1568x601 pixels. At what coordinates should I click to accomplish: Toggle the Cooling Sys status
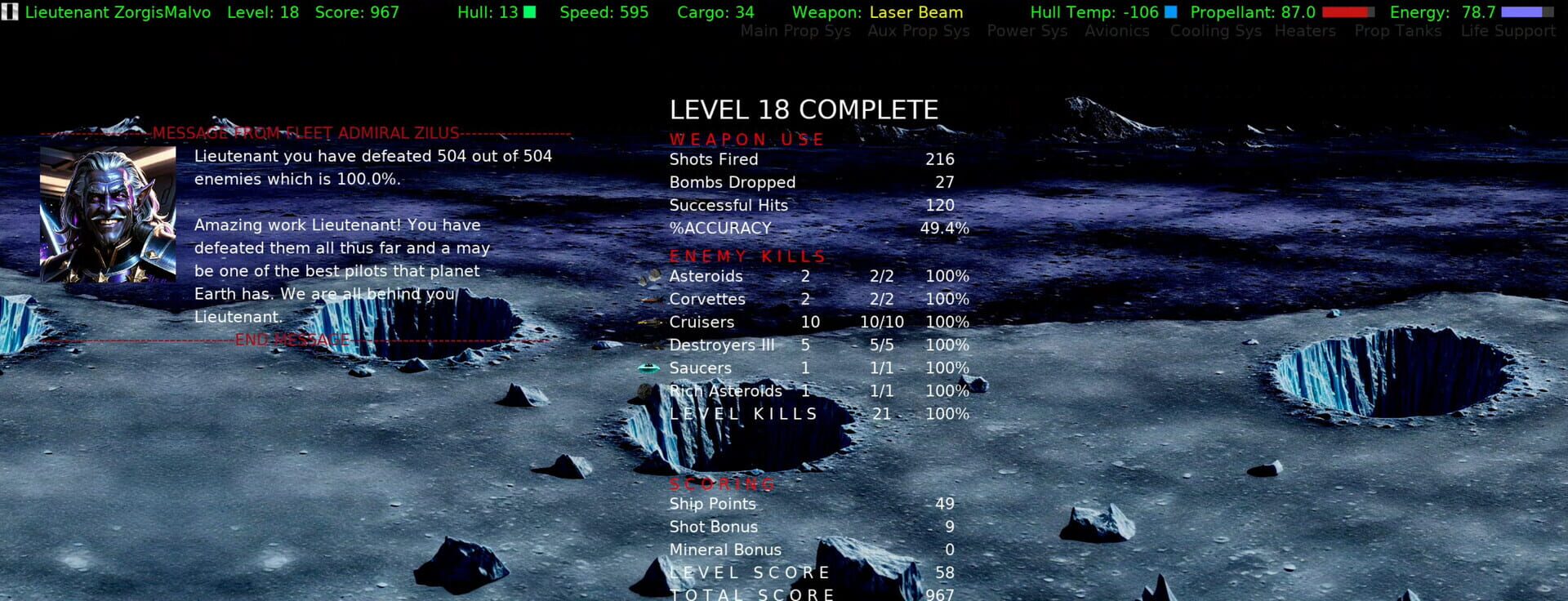pos(1214,31)
